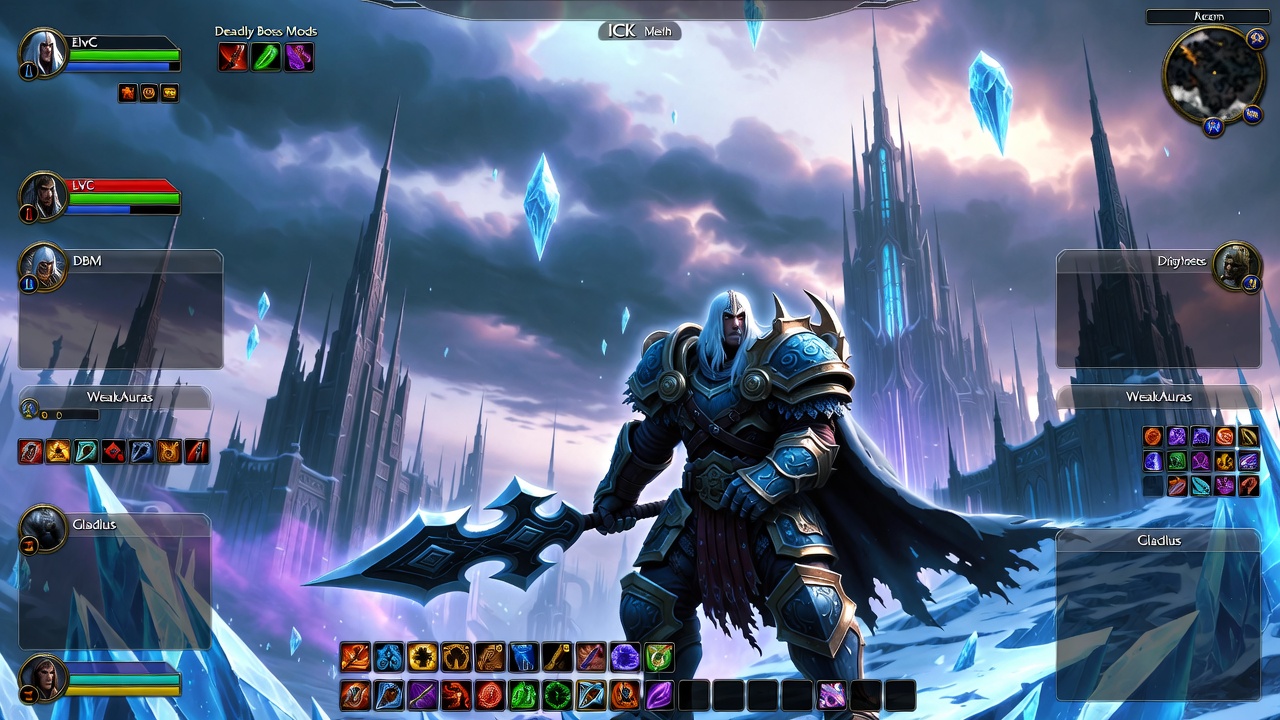Use the golden sun burst ability
Image resolution: width=1280 pixels, height=720 pixels.
[x=422, y=657]
